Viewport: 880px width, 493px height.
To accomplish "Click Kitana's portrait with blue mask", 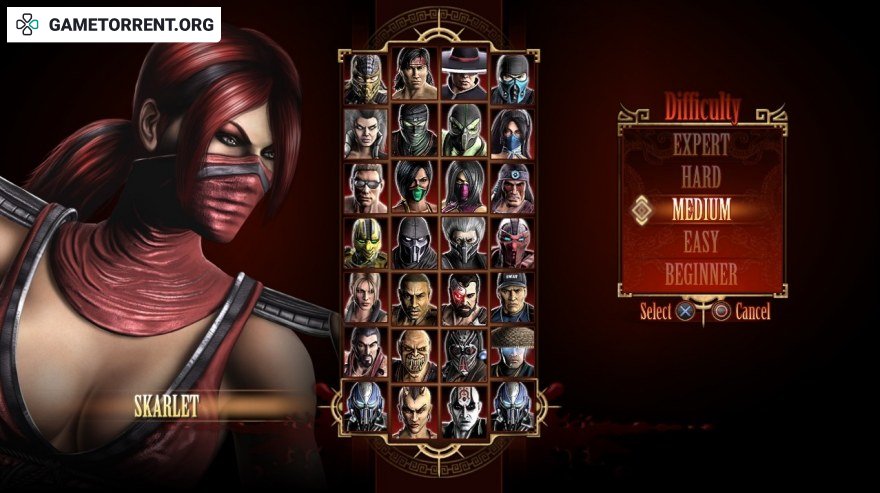I will [x=512, y=132].
